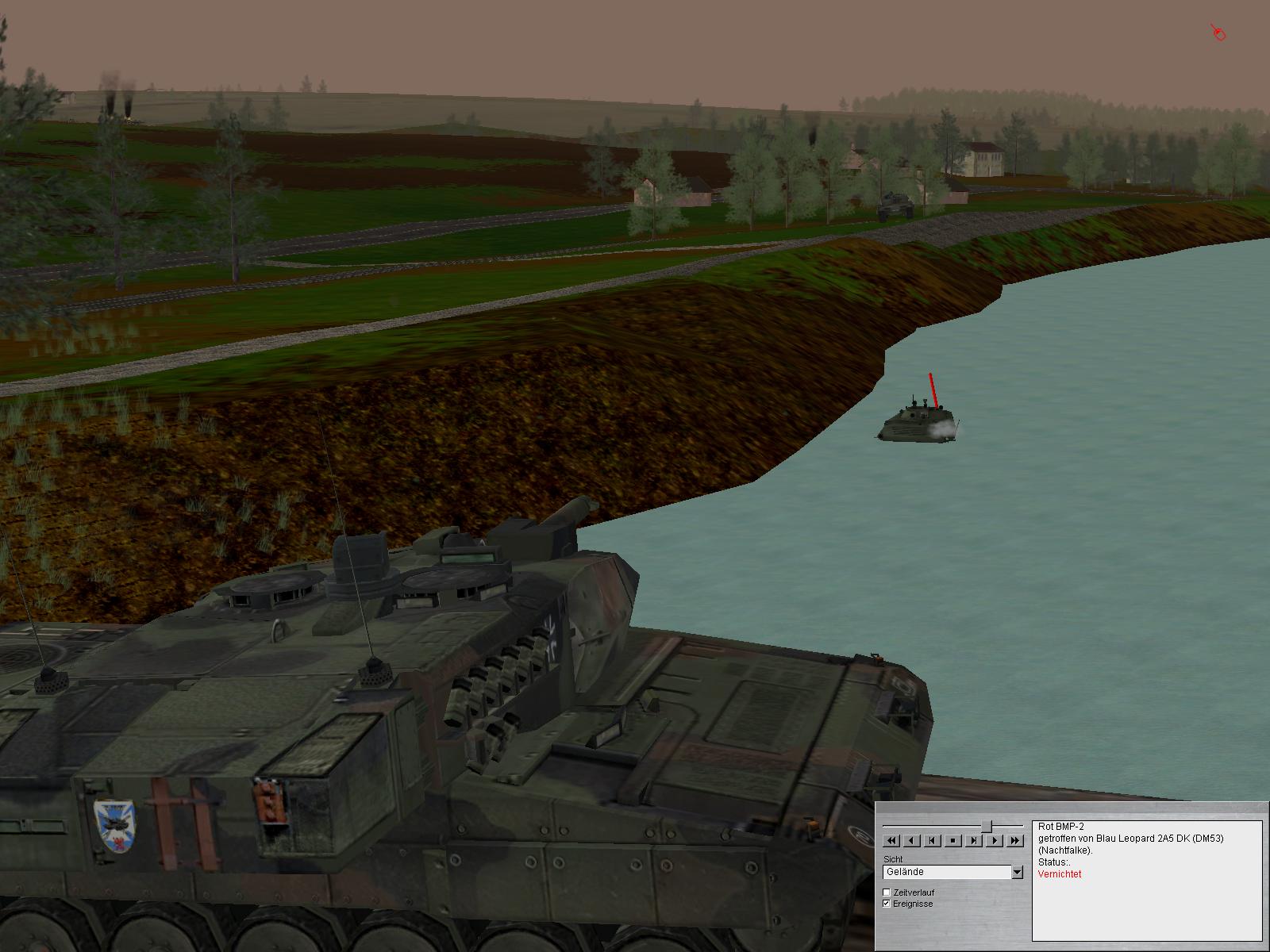Jump to the previous event marker
Image resolution: width=1270 pixels, height=952 pixels.
[x=933, y=840]
